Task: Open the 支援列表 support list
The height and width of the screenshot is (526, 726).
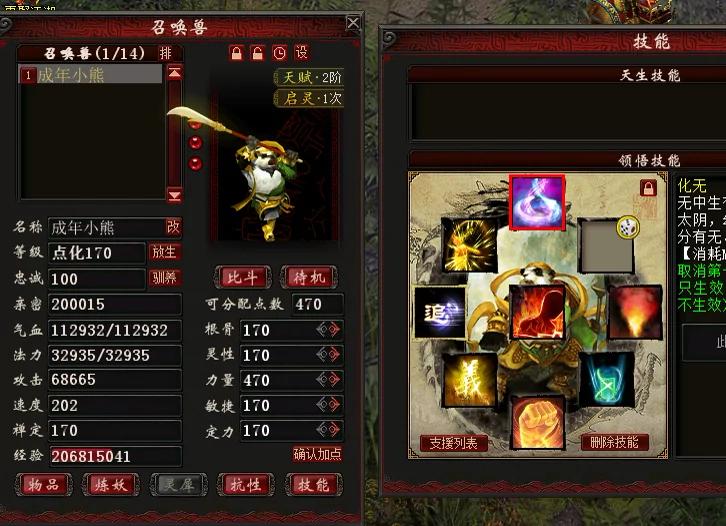Action: 453,443
